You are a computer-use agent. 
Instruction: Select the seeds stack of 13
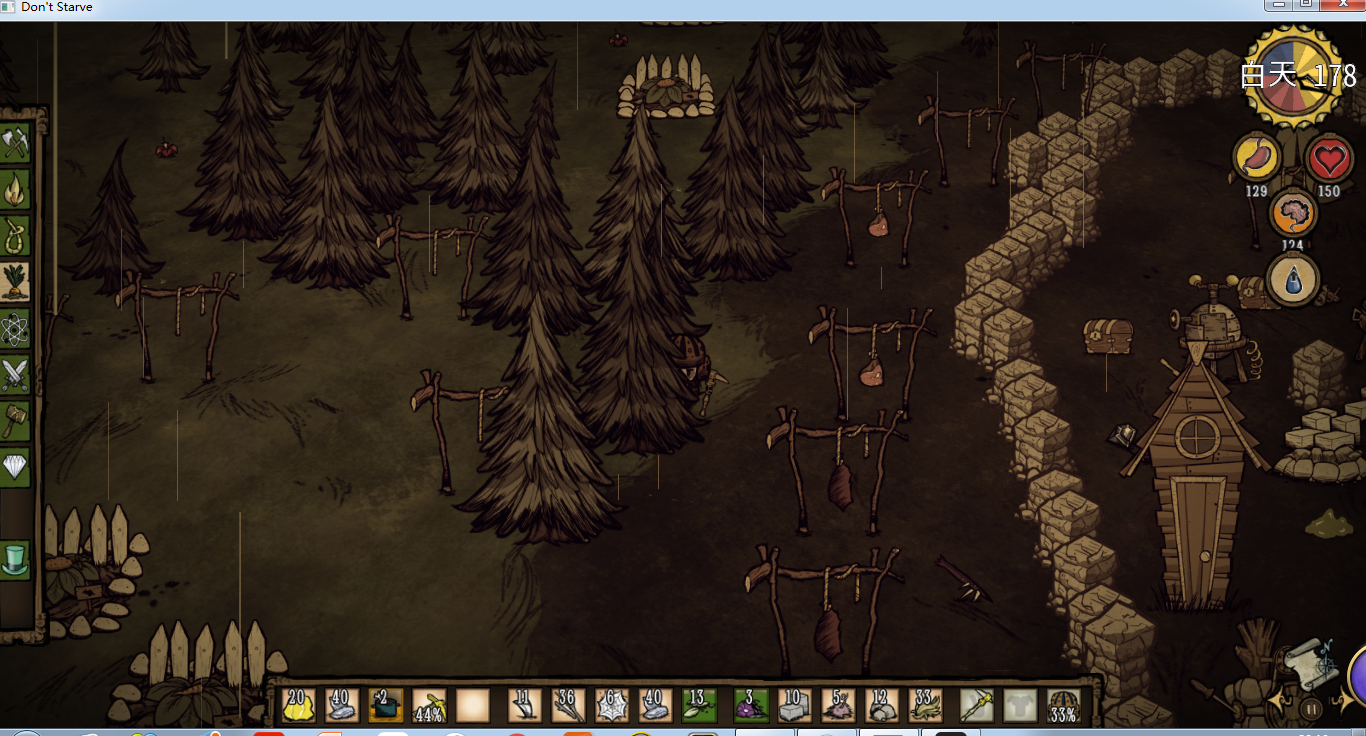(x=698, y=705)
